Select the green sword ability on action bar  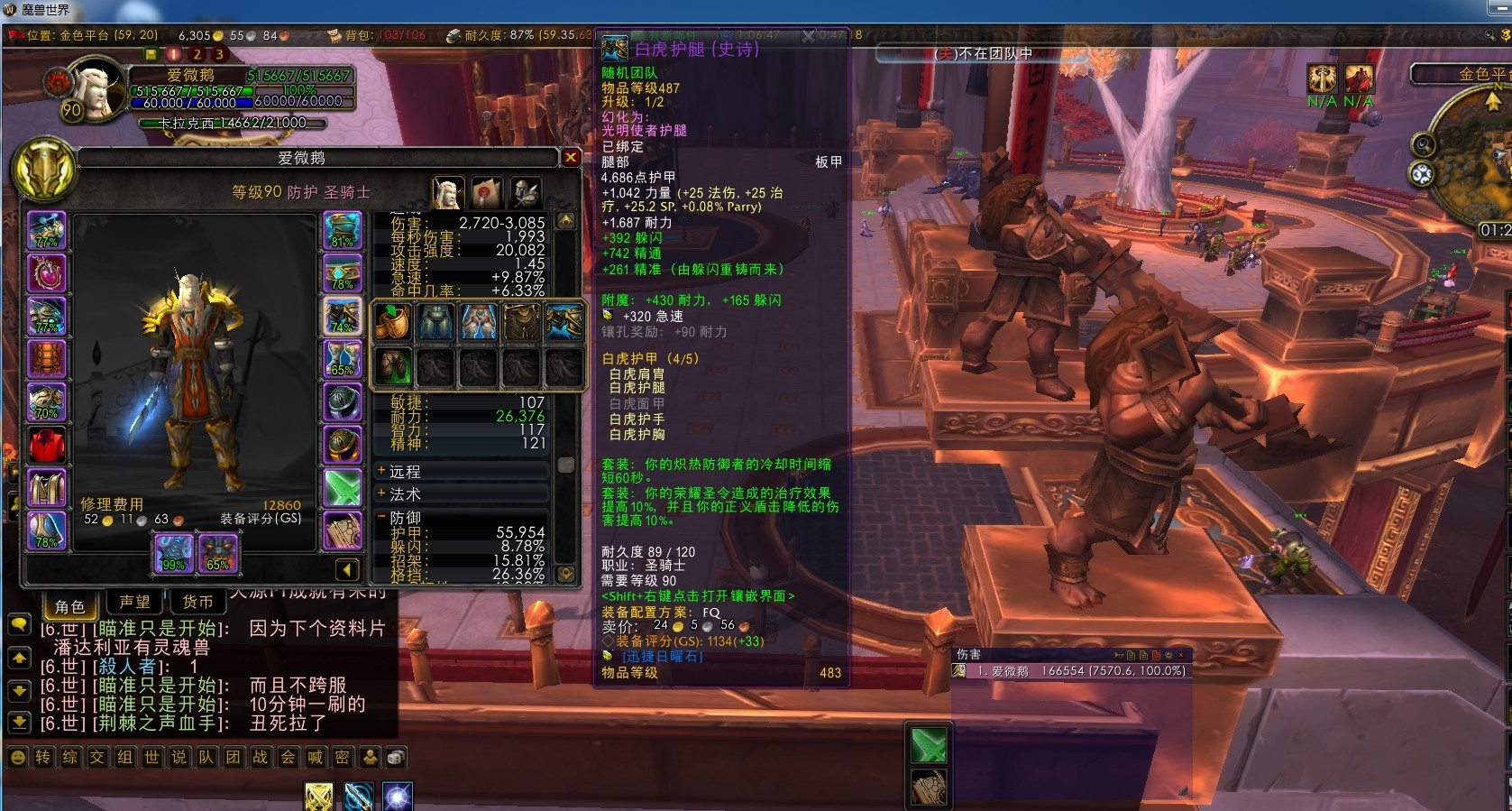coord(930,746)
